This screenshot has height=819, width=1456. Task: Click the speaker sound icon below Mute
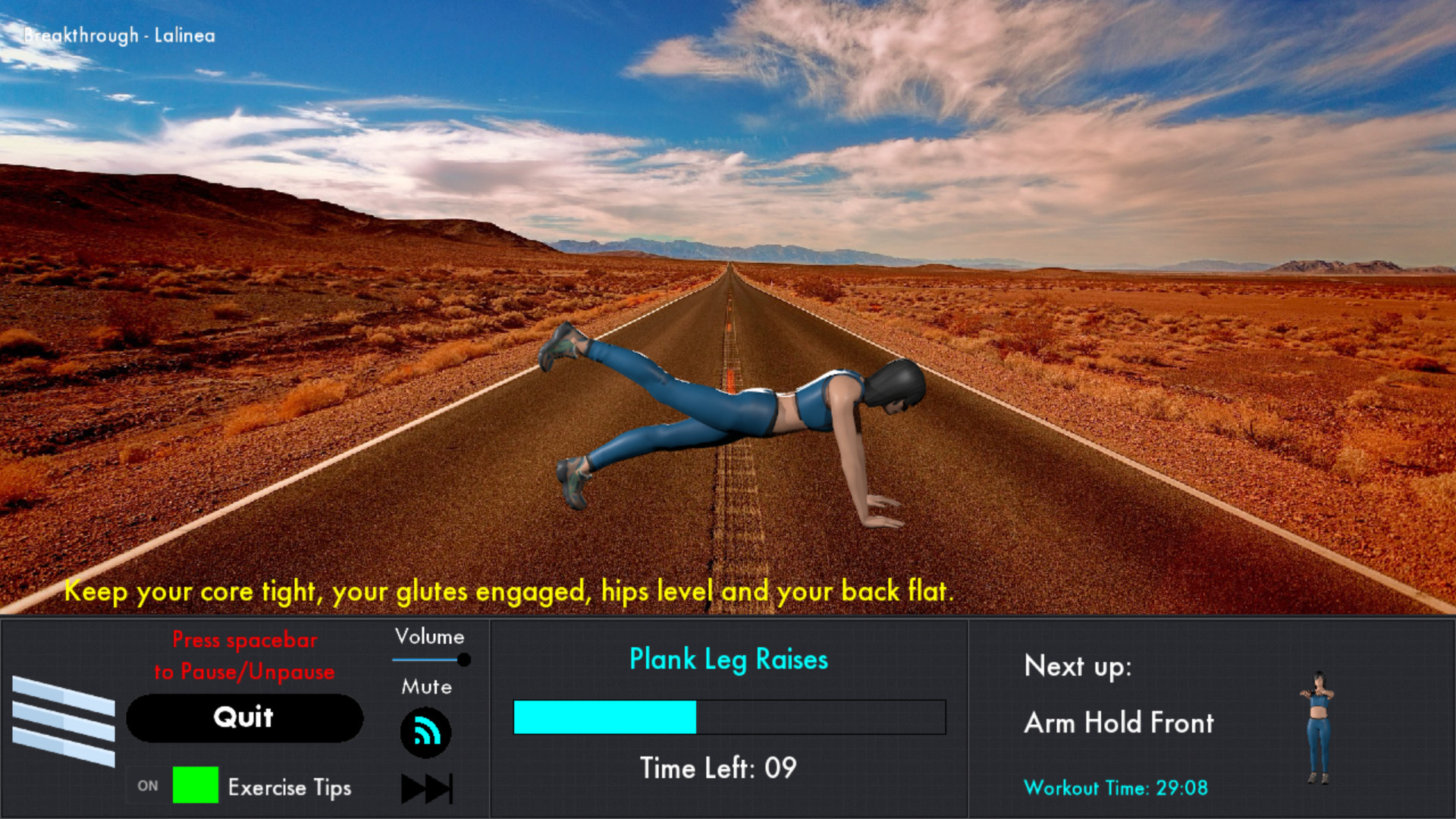coord(426,733)
